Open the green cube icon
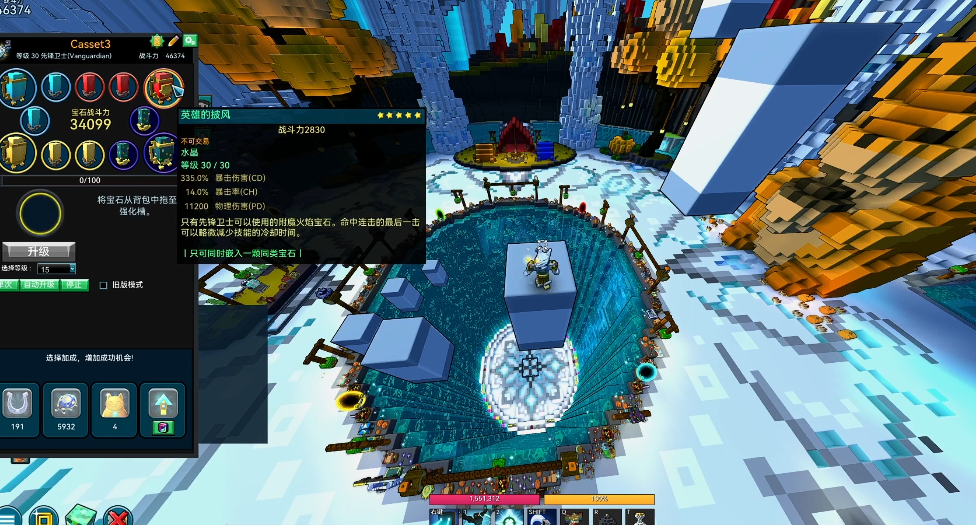 tap(79, 517)
